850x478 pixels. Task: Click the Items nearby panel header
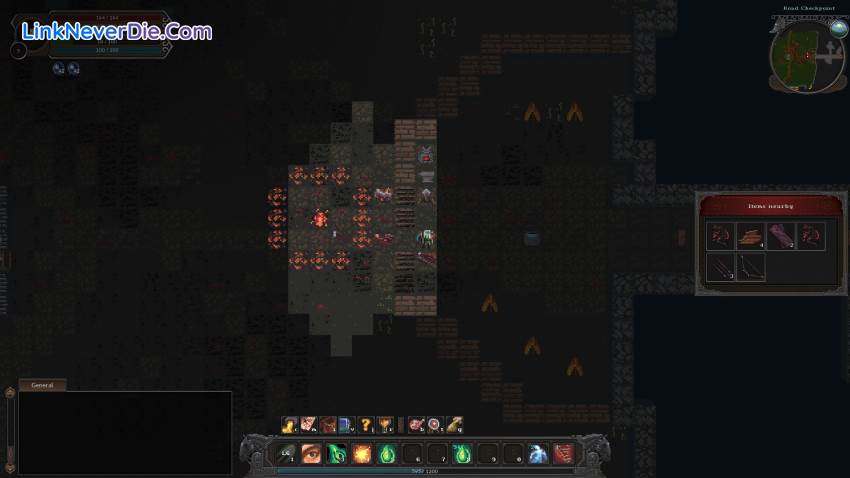pyautogui.click(x=770, y=206)
